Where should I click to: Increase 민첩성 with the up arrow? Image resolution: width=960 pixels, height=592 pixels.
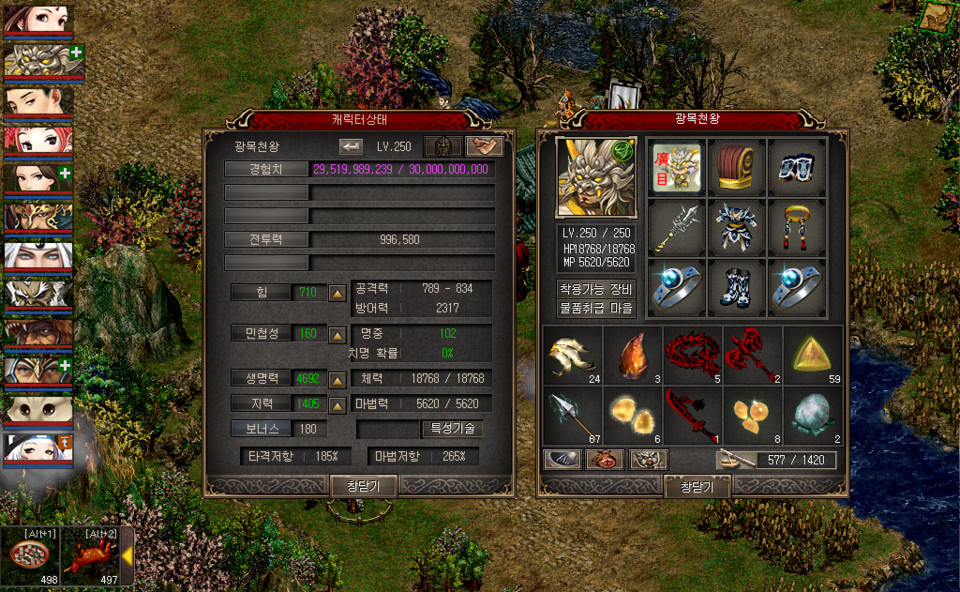click(338, 333)
